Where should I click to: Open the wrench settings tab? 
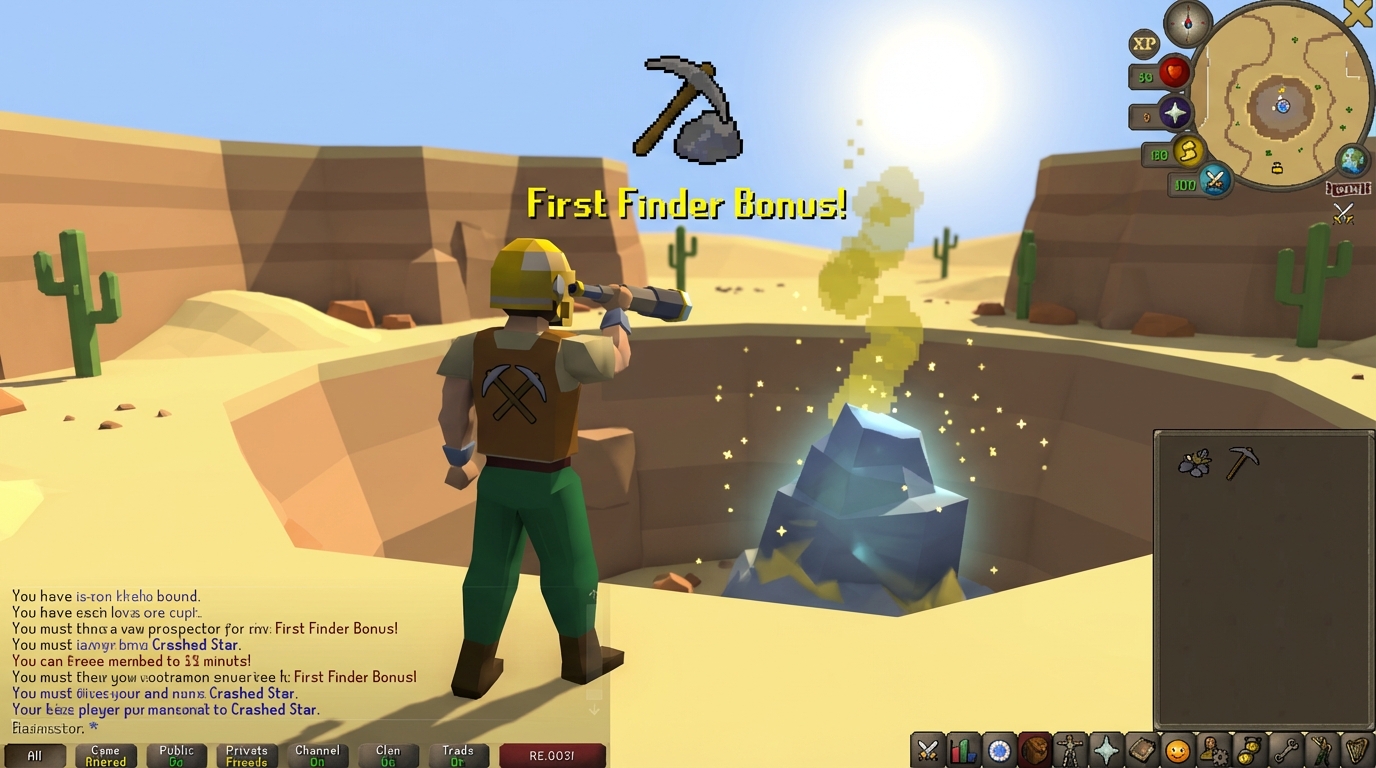pyautogui.click(x=1286, y=749)
